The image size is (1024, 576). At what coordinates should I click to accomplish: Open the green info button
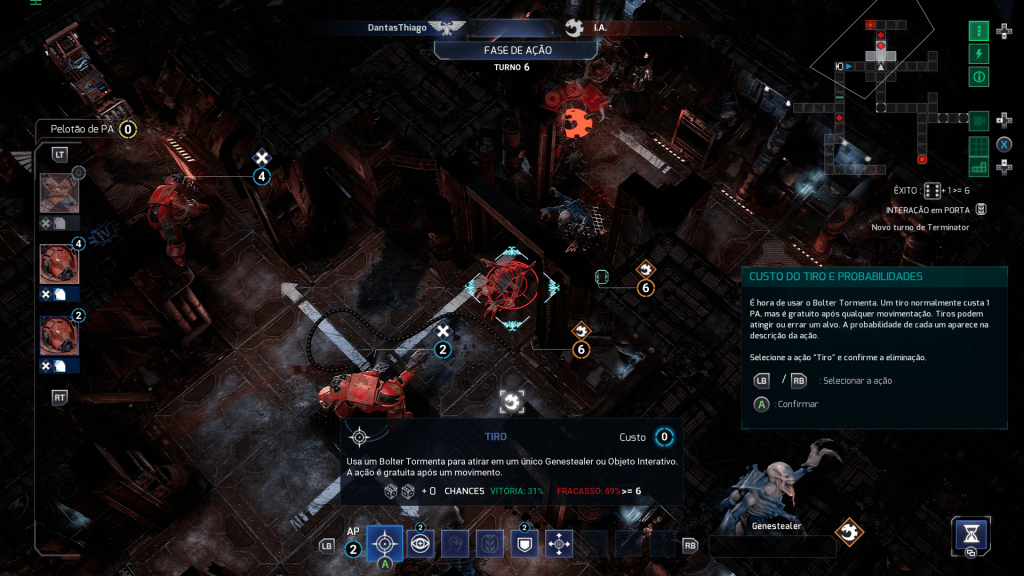[978, 77]
